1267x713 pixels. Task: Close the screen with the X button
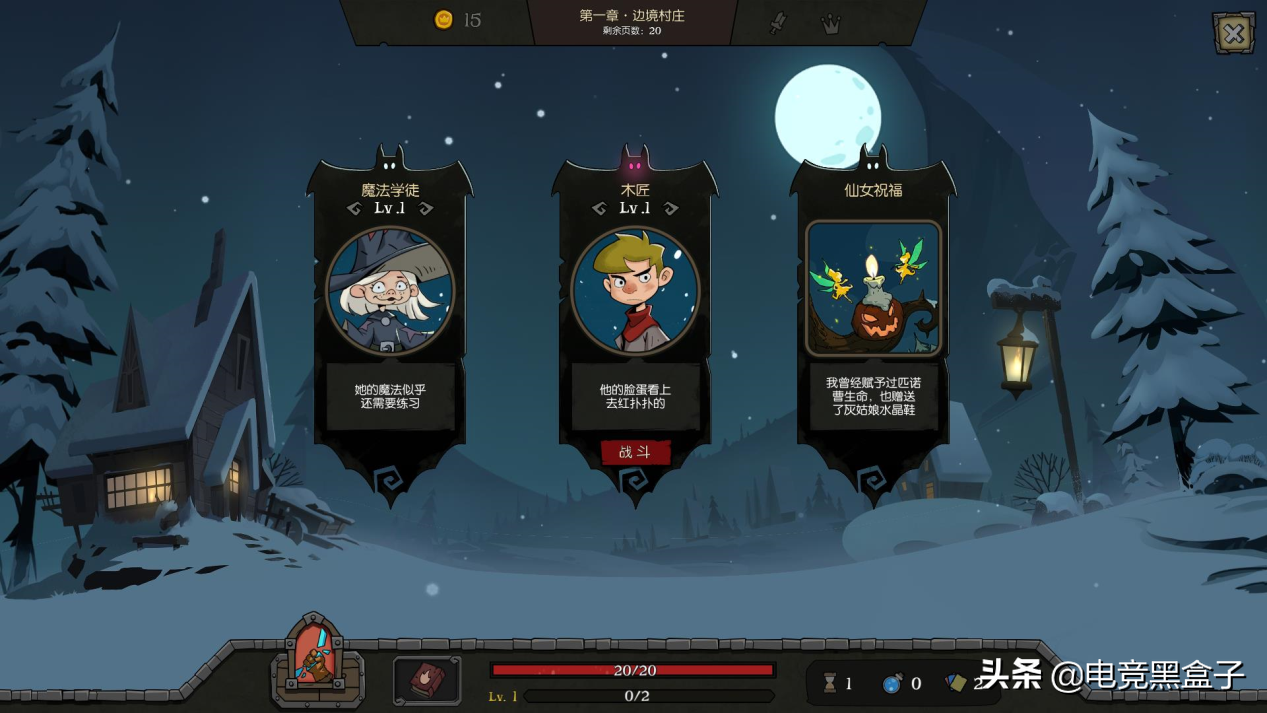click(1233, 34)
